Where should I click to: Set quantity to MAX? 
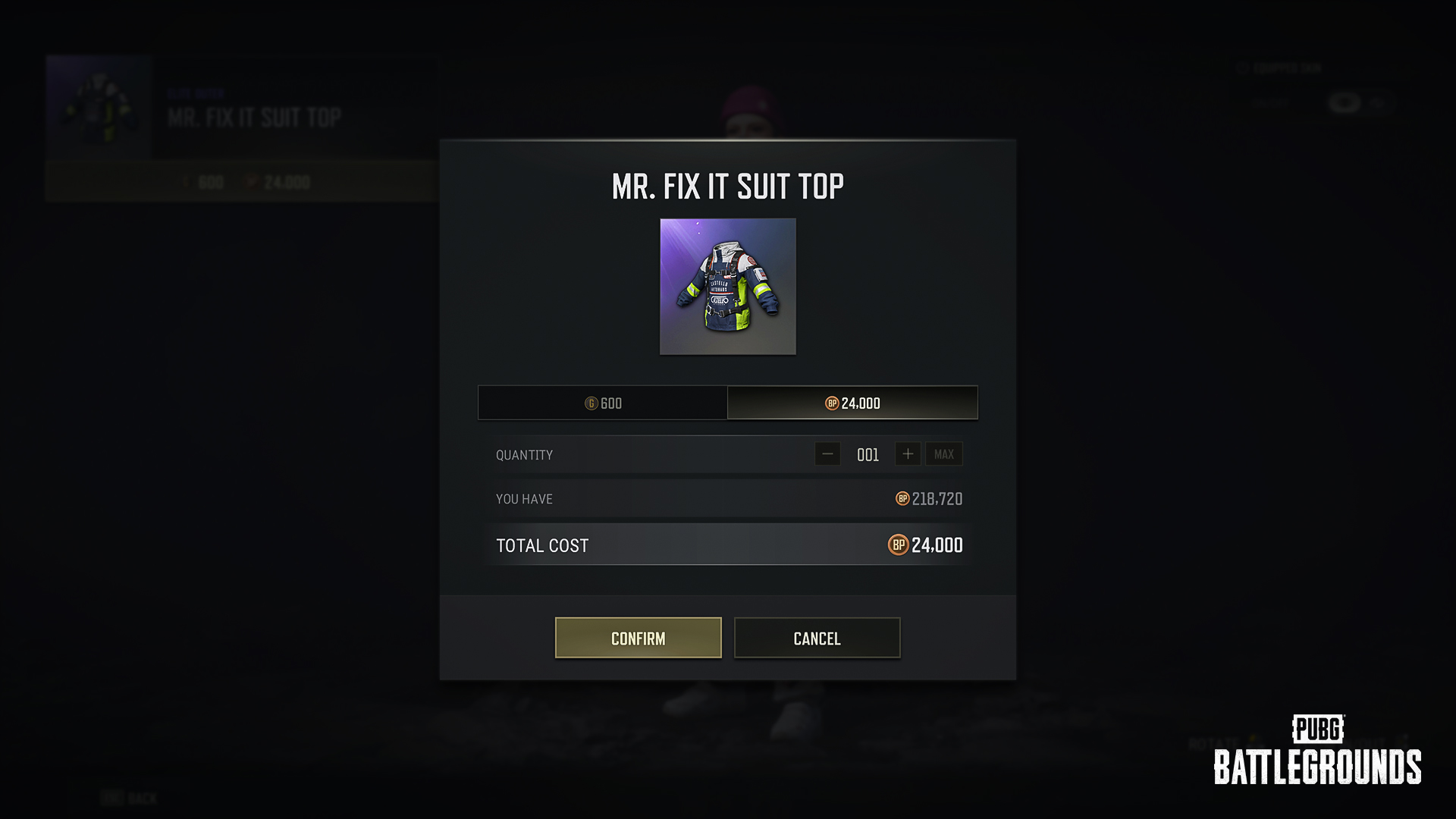[944, 454]
